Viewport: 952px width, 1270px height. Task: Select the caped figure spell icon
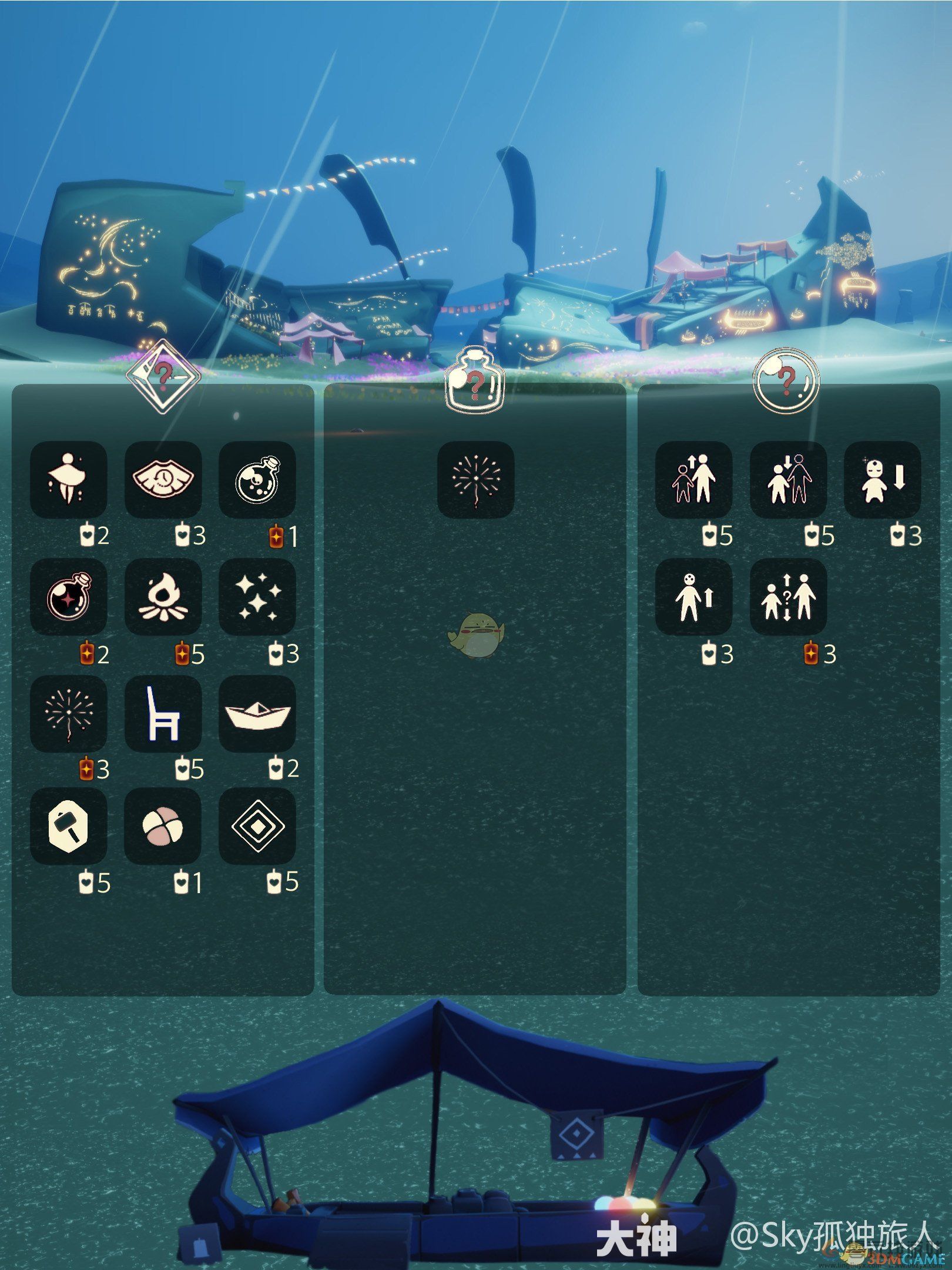[x=69, y=479]
